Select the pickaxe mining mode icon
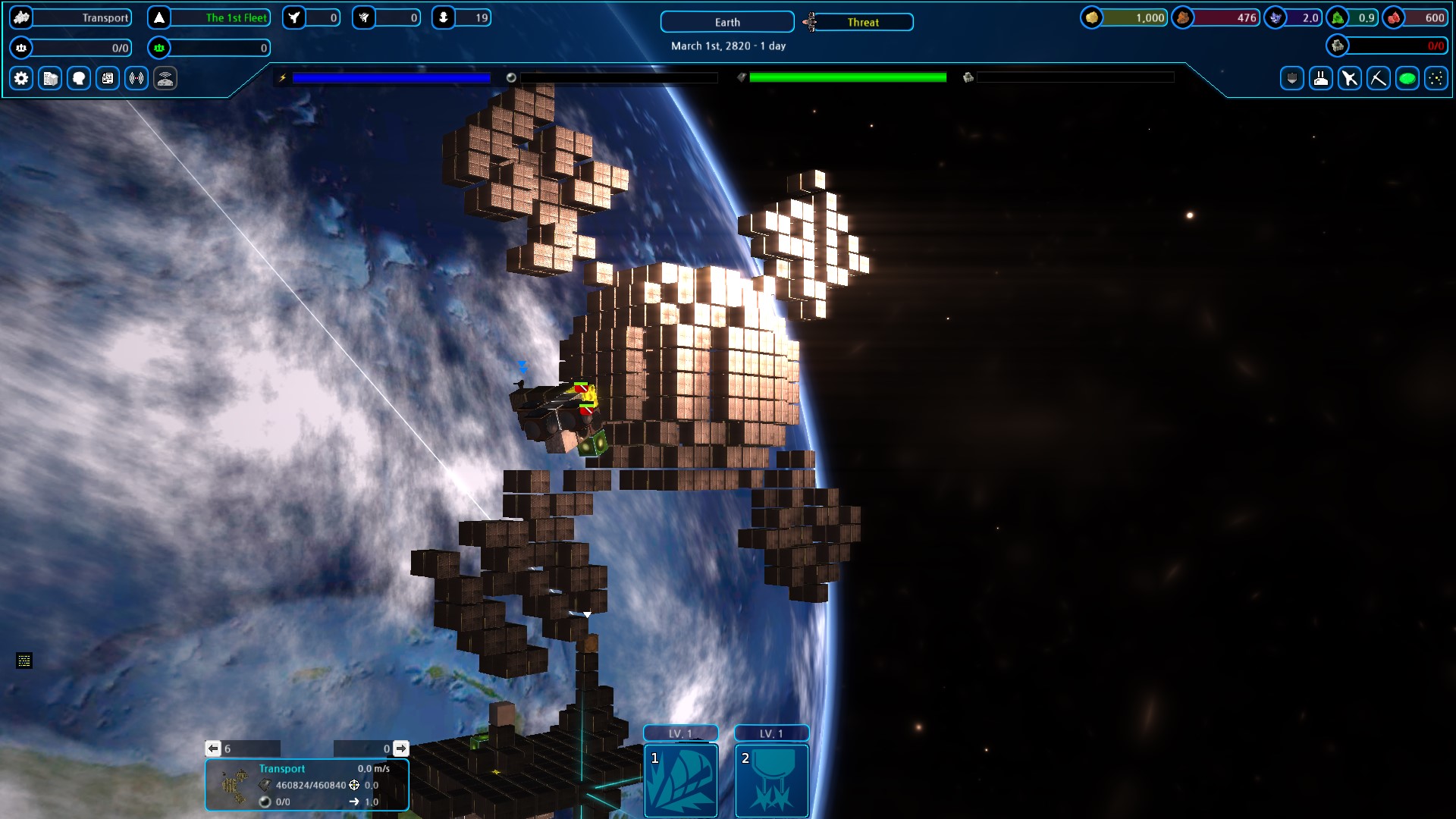This screenshot has height=819, width=1456. point(1379,78)
